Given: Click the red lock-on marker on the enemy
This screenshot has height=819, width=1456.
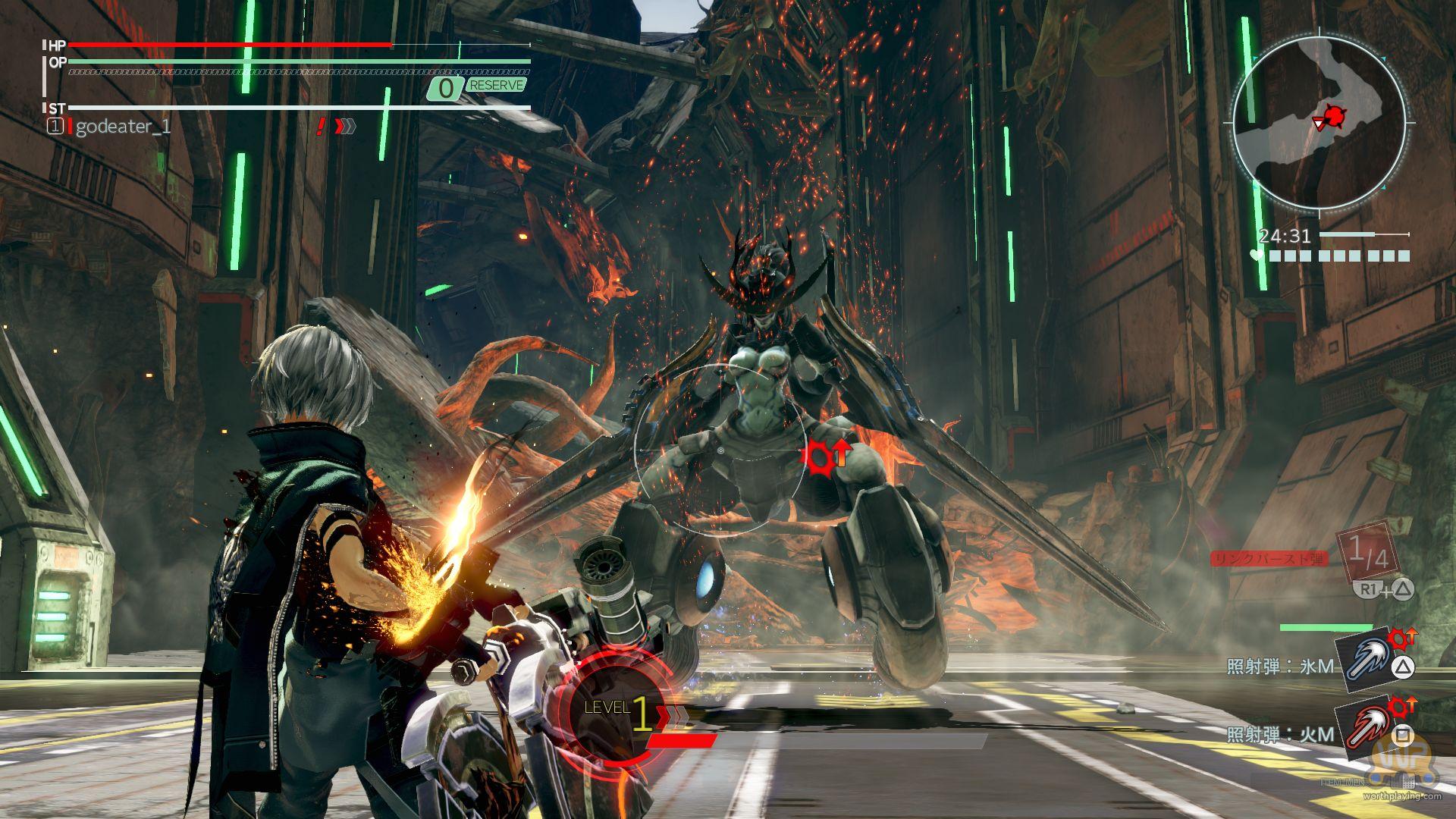Looking at the screenshot, I should pyautogui.click(x=819, y=456).
